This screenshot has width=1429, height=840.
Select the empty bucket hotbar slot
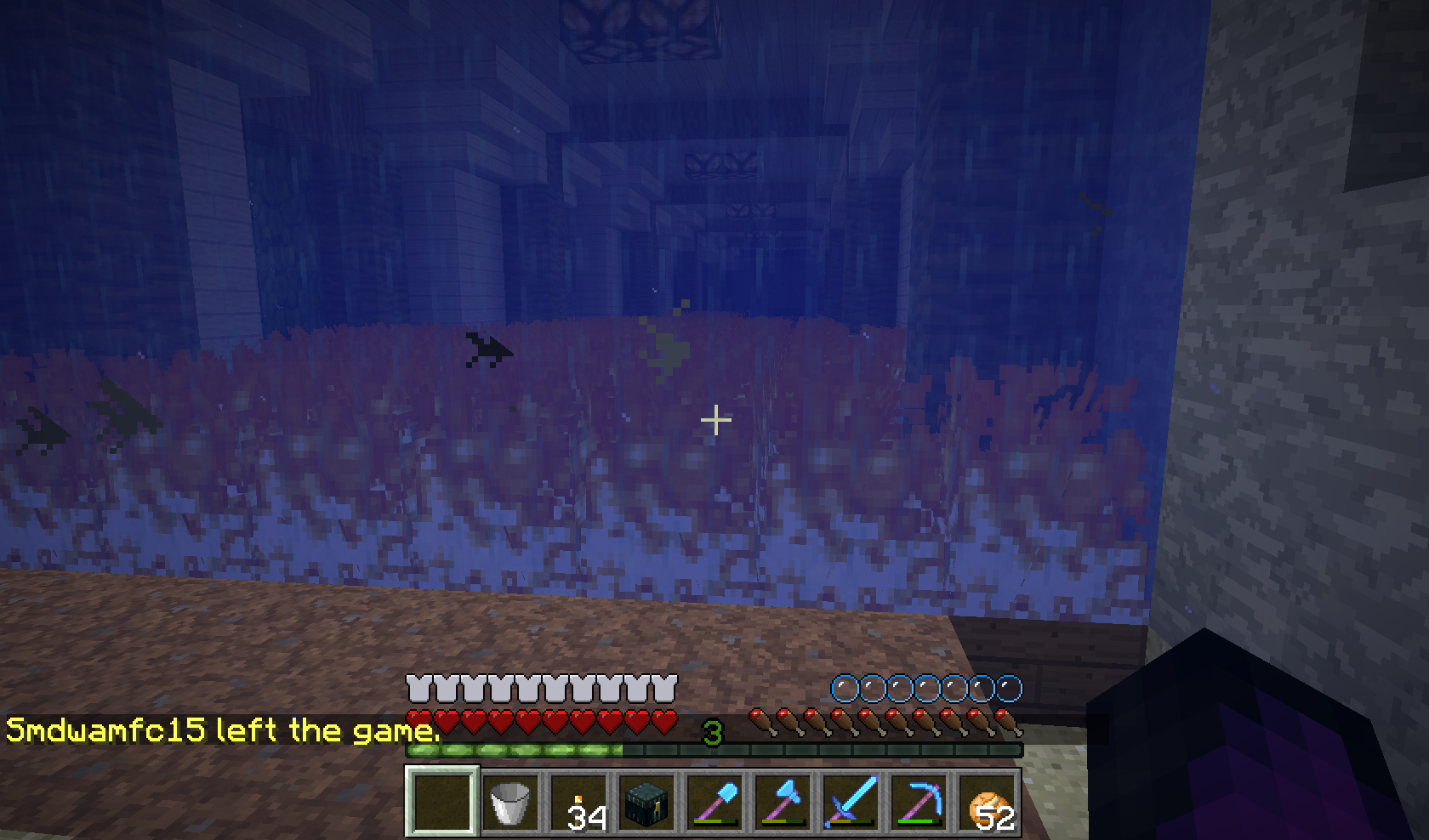tap(510, 802)
